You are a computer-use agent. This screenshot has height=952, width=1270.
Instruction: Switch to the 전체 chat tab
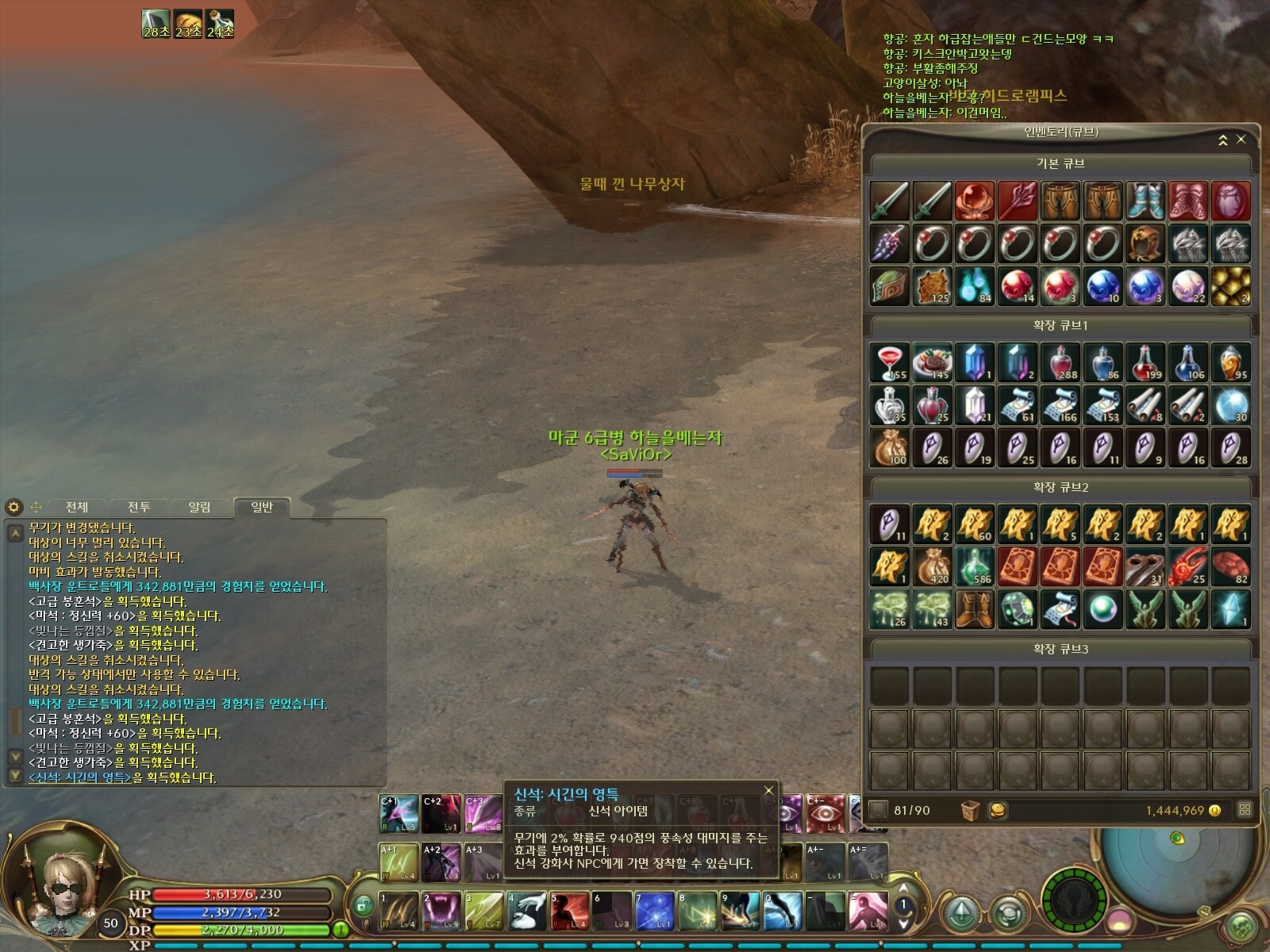tap(77, 507)
